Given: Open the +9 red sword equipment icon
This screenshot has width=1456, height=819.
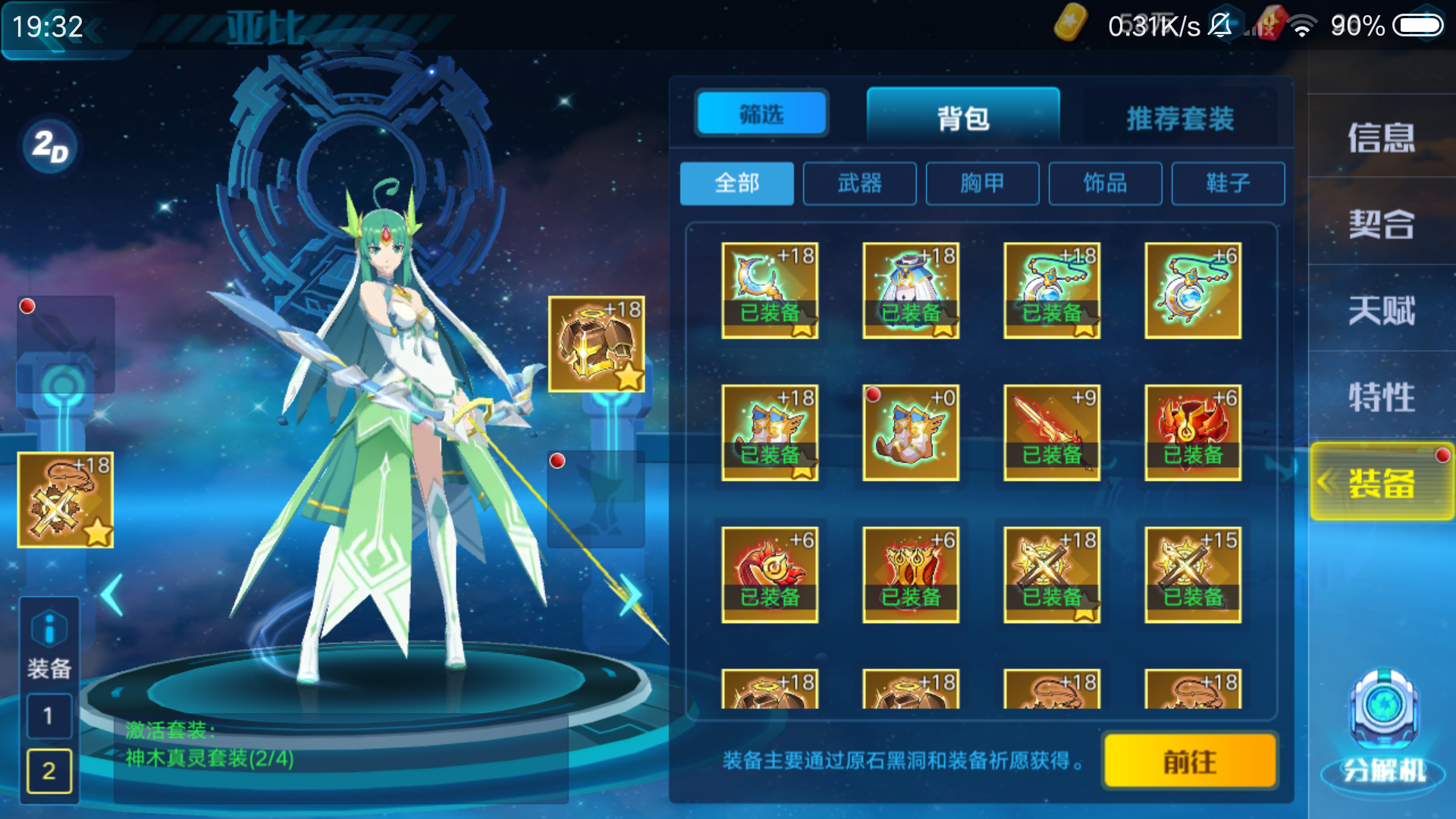Looking at the screenshot, I should (x=1052, y=432).
